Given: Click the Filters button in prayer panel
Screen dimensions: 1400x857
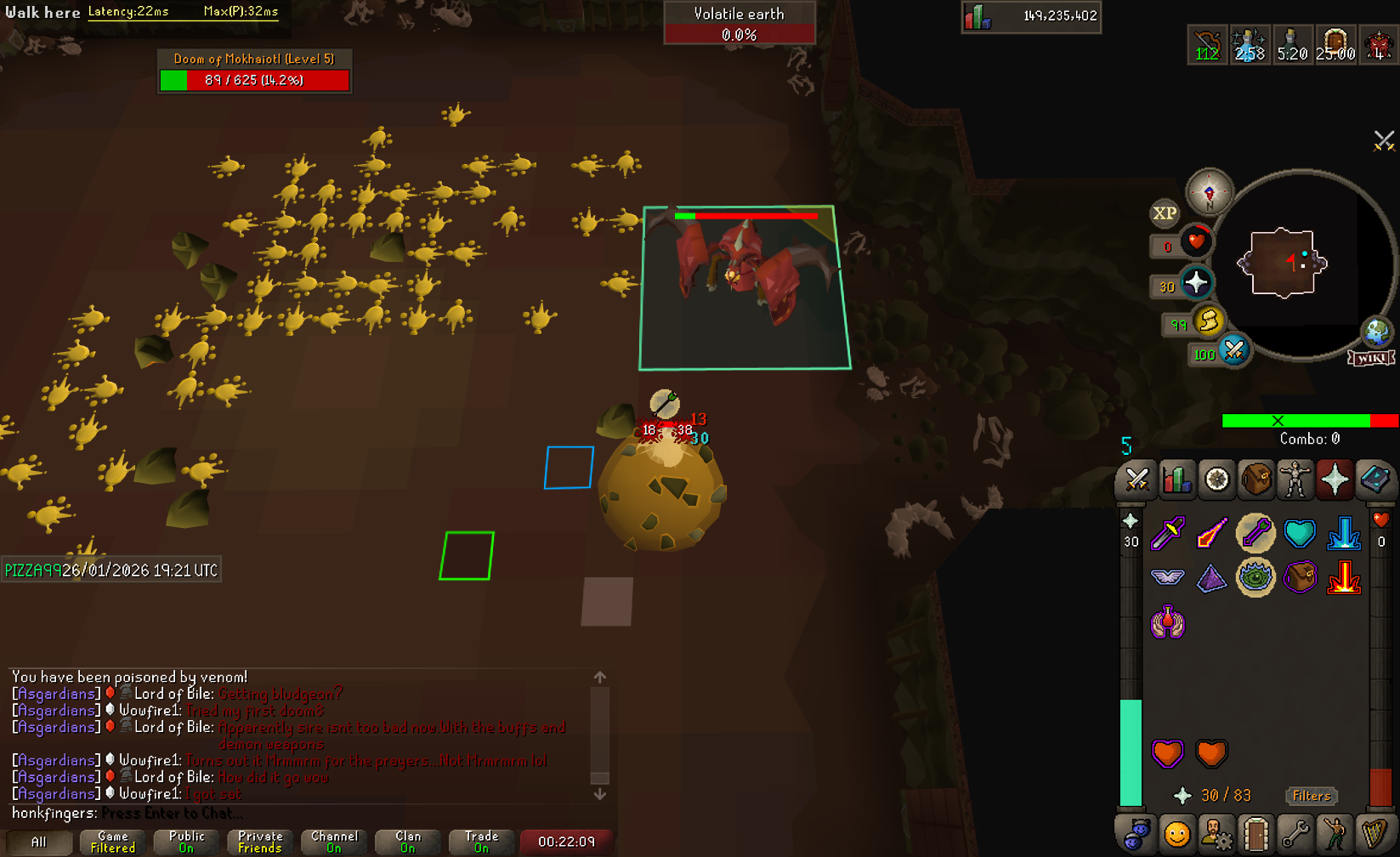Looking at the screenshot, I should (x=1311, y=796).
